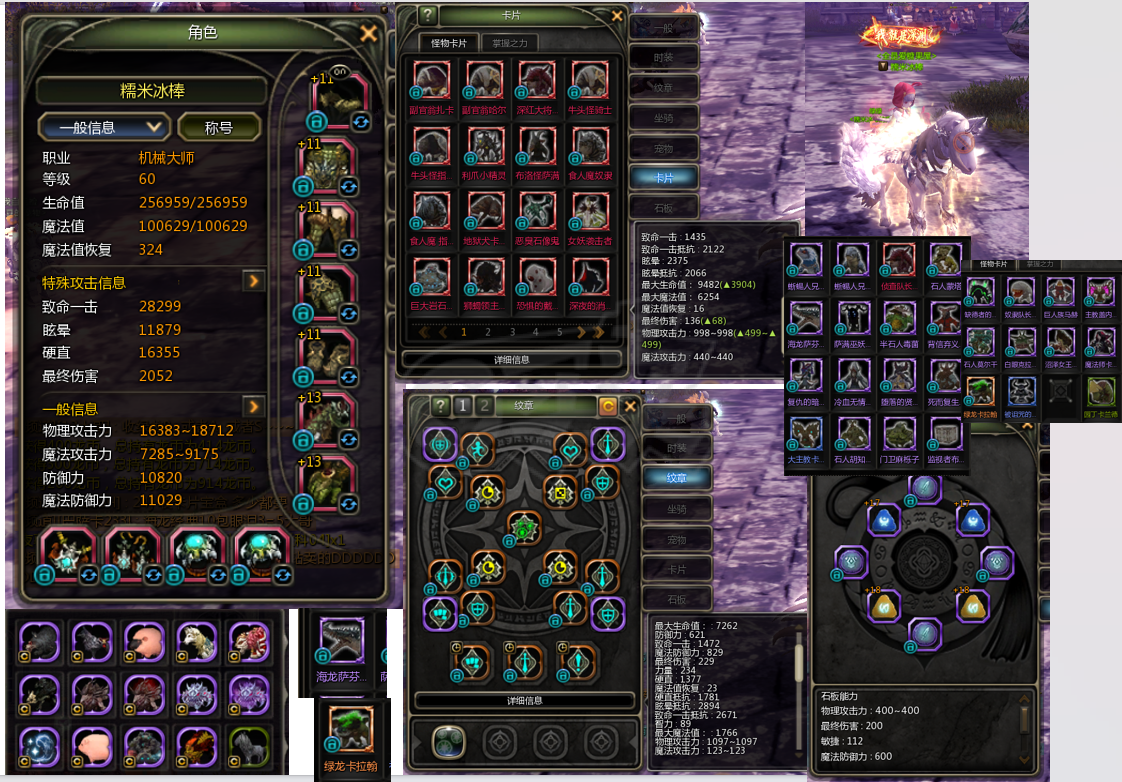Open the 一般信息 dropdown
Image resolution: width=1122 pixels, height=782 pixels.
click(103, 127)
